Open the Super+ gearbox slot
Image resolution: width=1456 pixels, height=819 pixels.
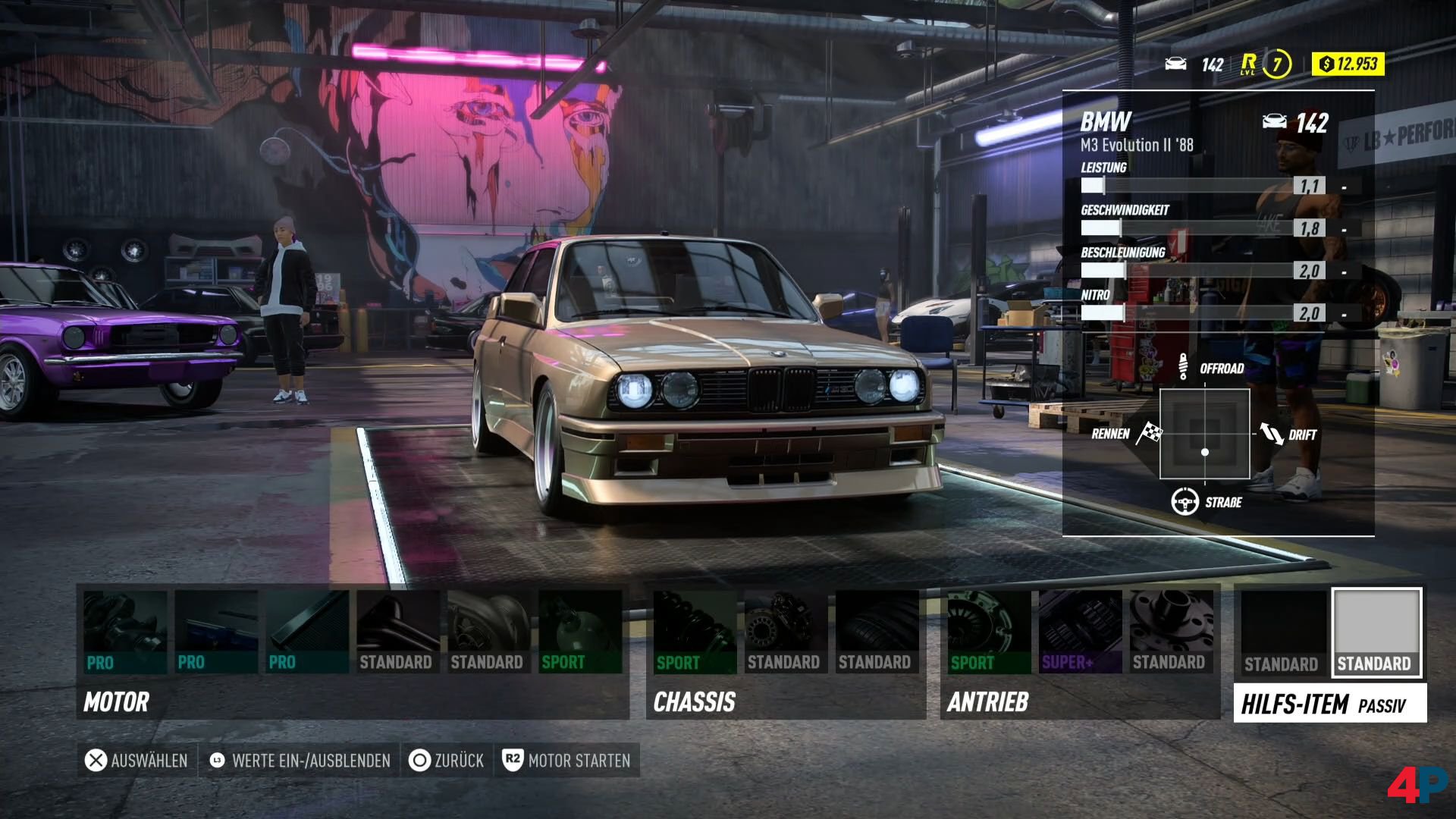[x=1080, y=632]
